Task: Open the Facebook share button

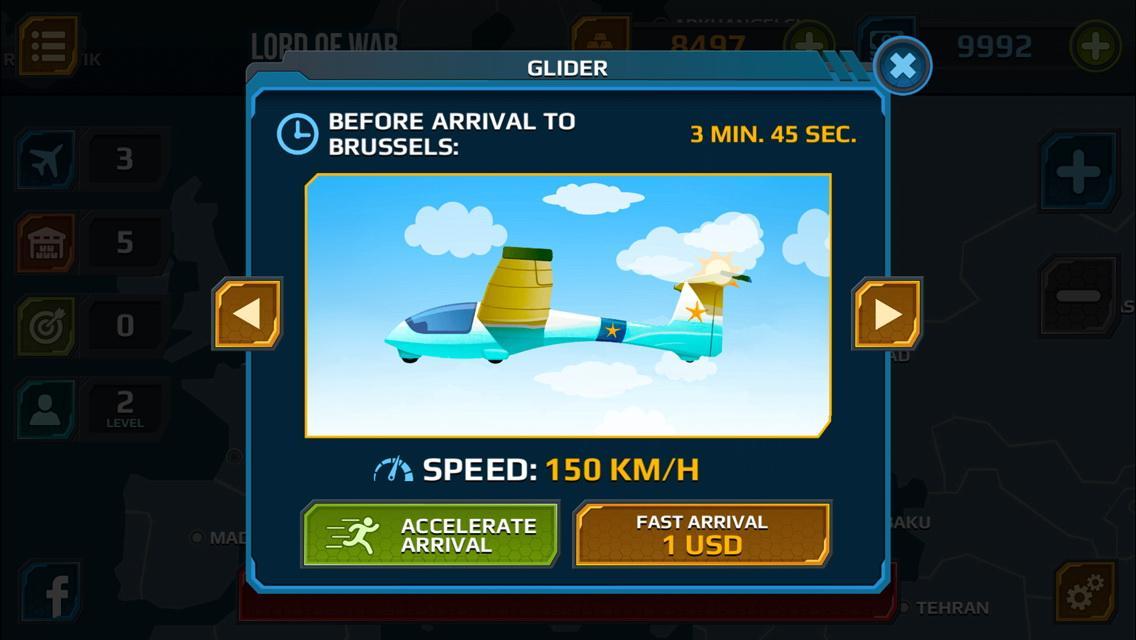Action: tap(52, 593)
